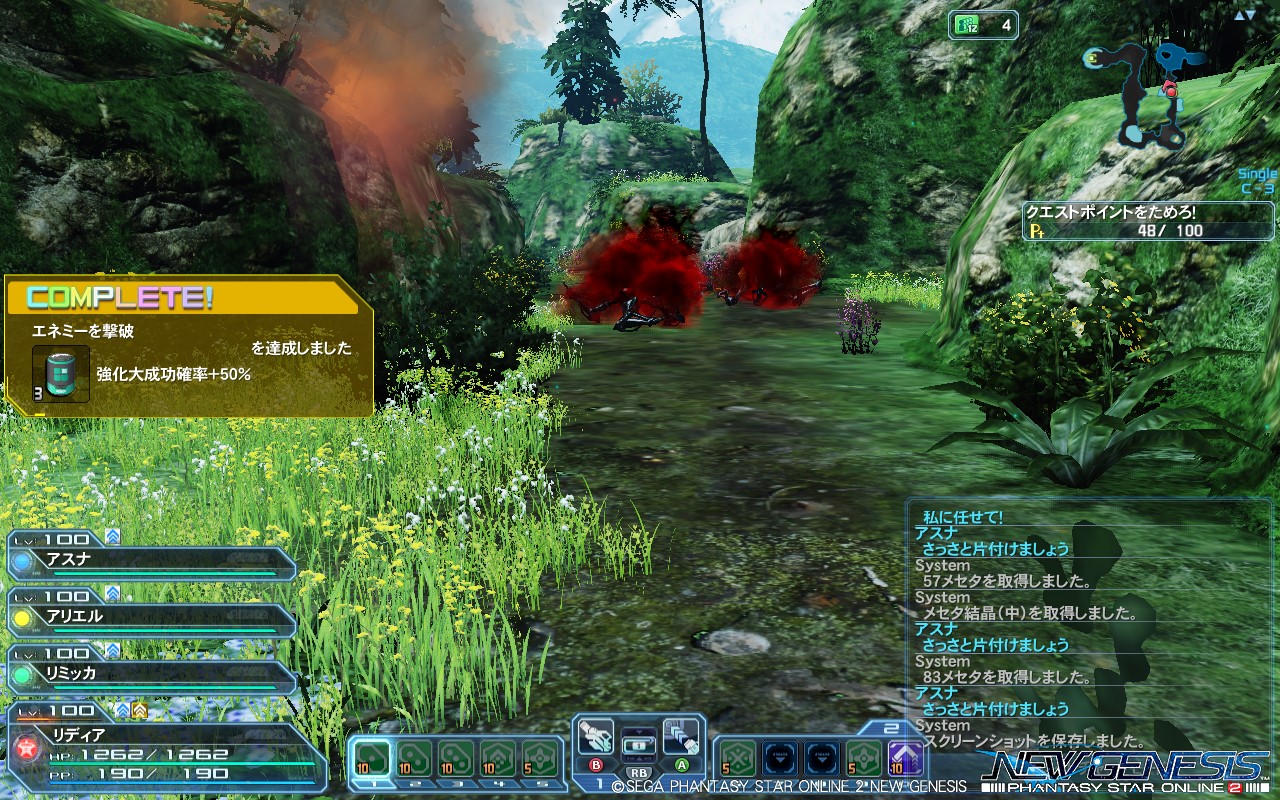Viewport: 1280px width, 800px height.
Task: Click the dark empty skill slot on palette 2
Action: [x=779, y=757]
